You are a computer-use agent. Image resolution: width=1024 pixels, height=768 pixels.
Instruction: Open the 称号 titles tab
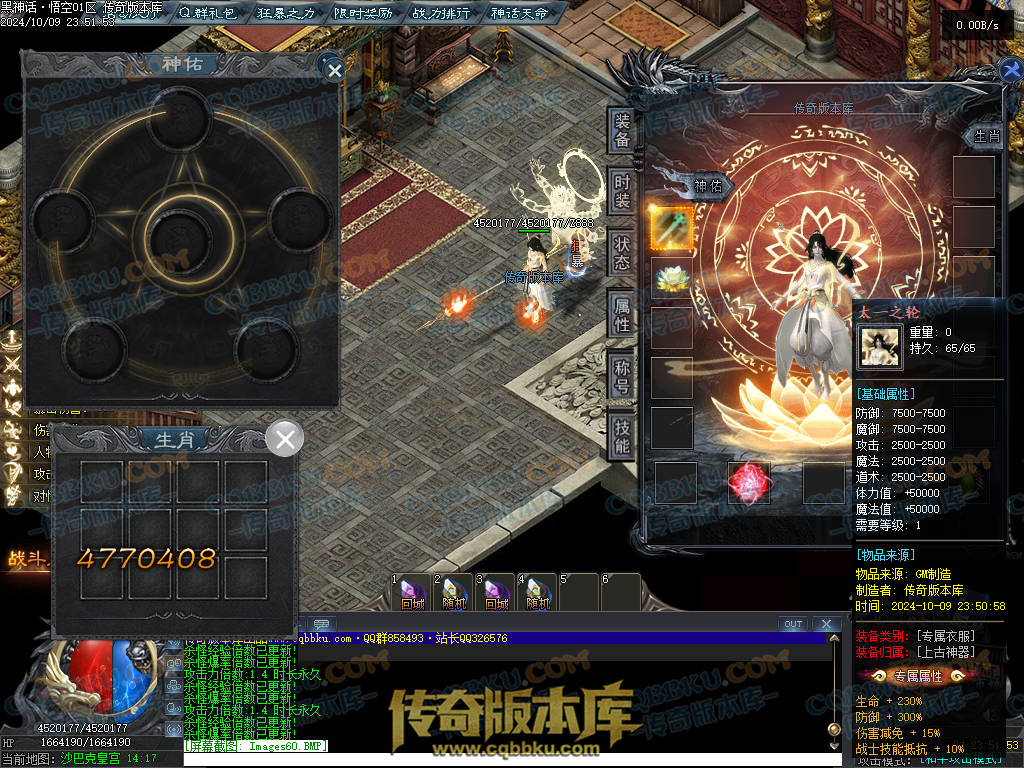pyautogui.click(x=622, y=375)
